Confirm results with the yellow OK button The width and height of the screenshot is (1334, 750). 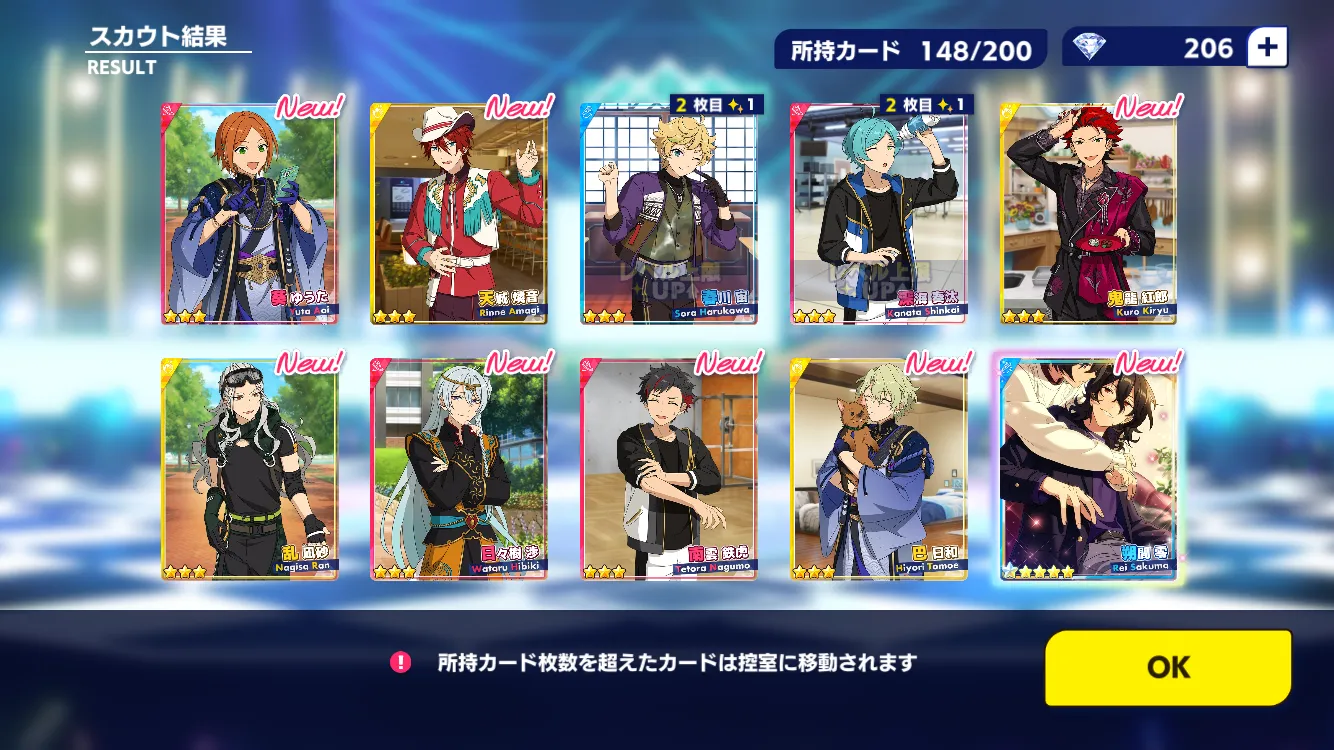pyautogui.click(x=1168, y=668)
